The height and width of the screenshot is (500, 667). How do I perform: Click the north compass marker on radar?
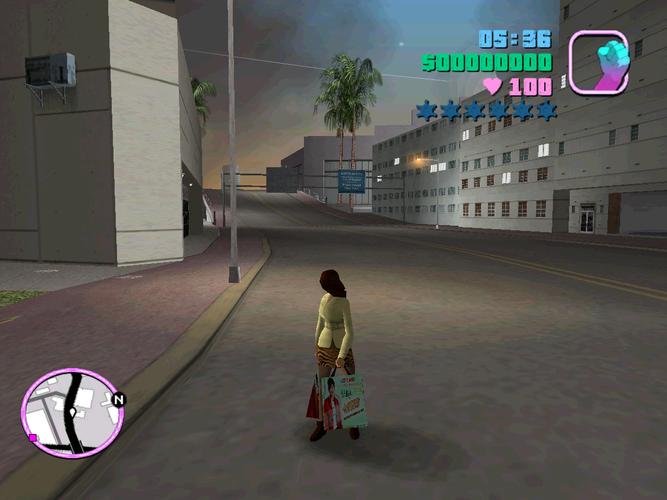(119, 400)
